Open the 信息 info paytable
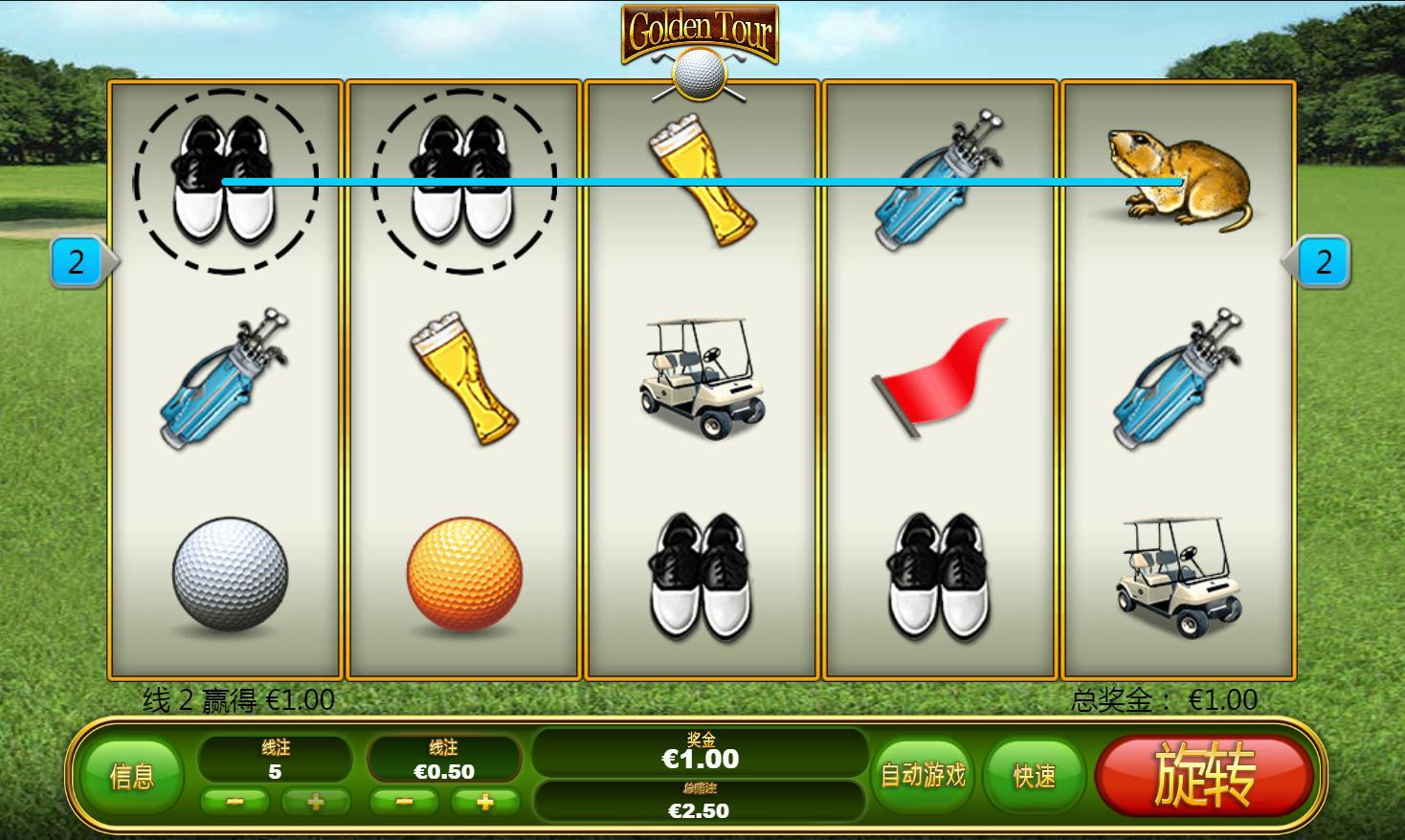Viewport: 1405px width, 840px height. 132,776
